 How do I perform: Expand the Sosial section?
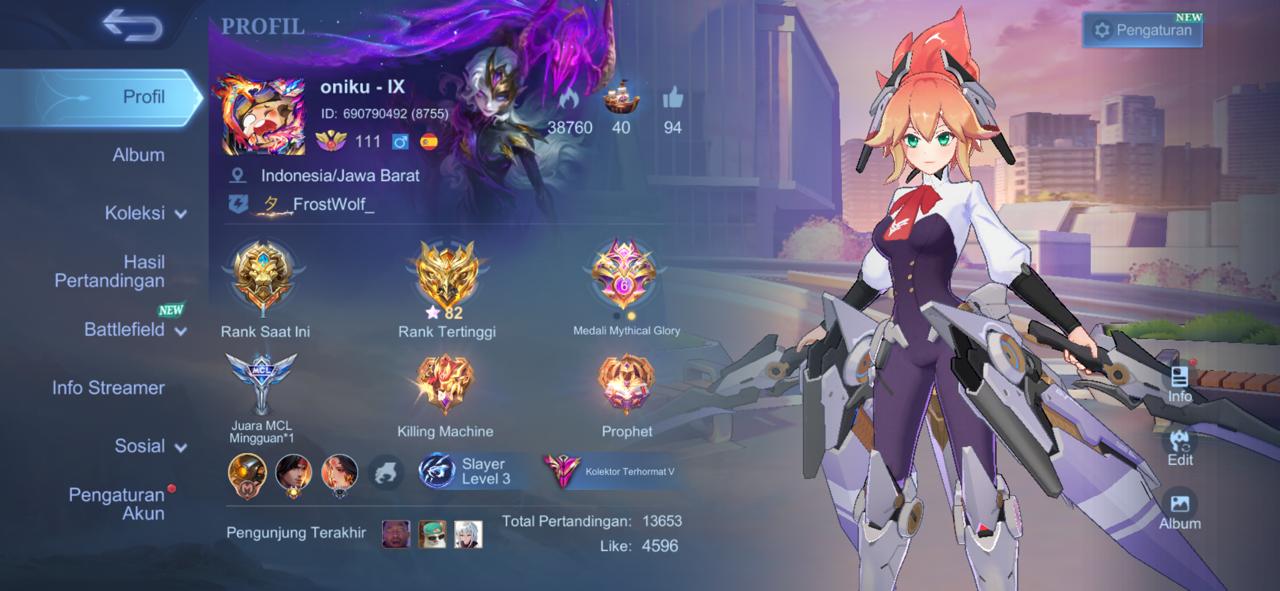tap(150, 446)
